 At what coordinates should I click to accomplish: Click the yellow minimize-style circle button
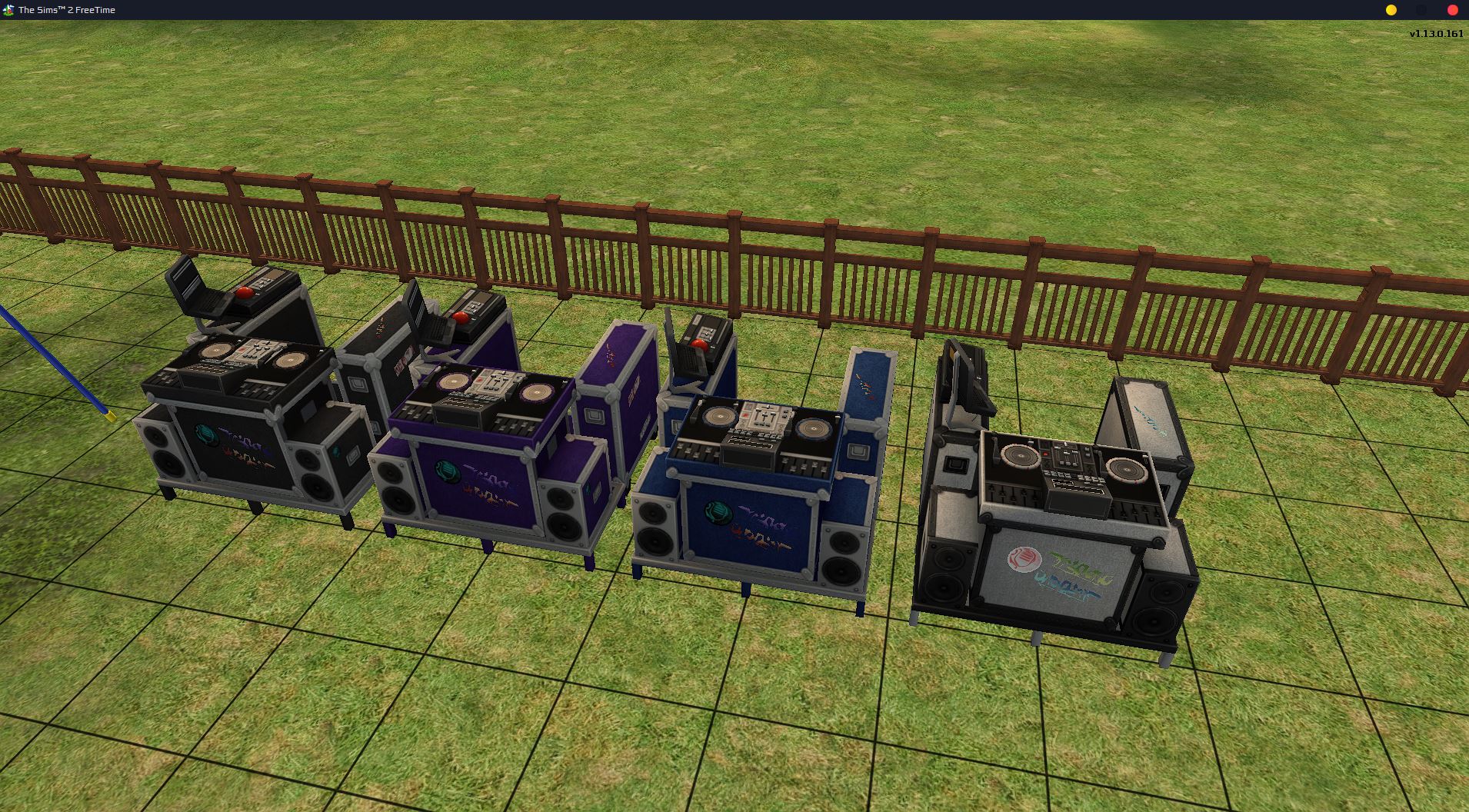pyautogui.click(x=1391, y=10)
